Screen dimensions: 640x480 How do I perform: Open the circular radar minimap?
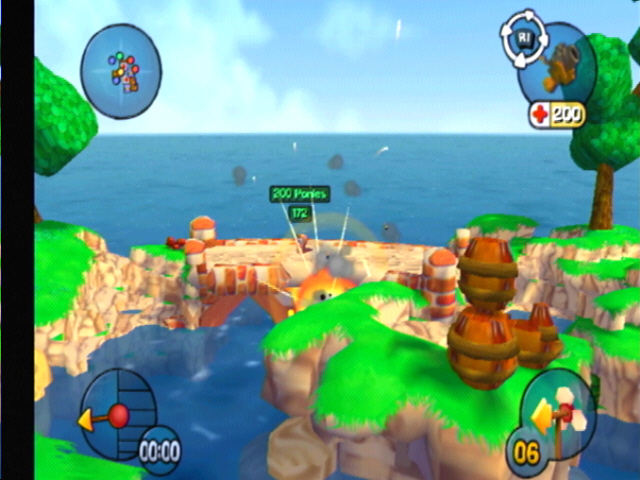120,70
